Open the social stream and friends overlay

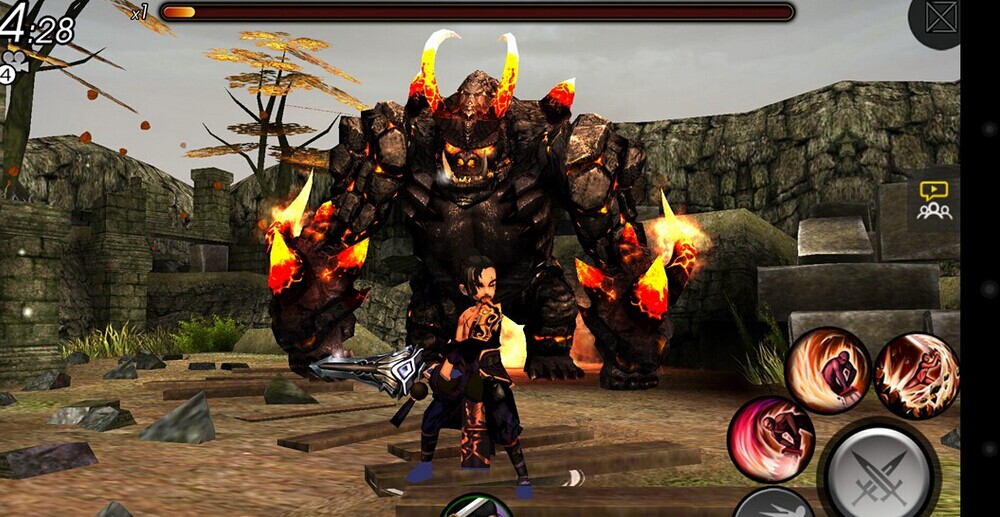tap(934, 200)
